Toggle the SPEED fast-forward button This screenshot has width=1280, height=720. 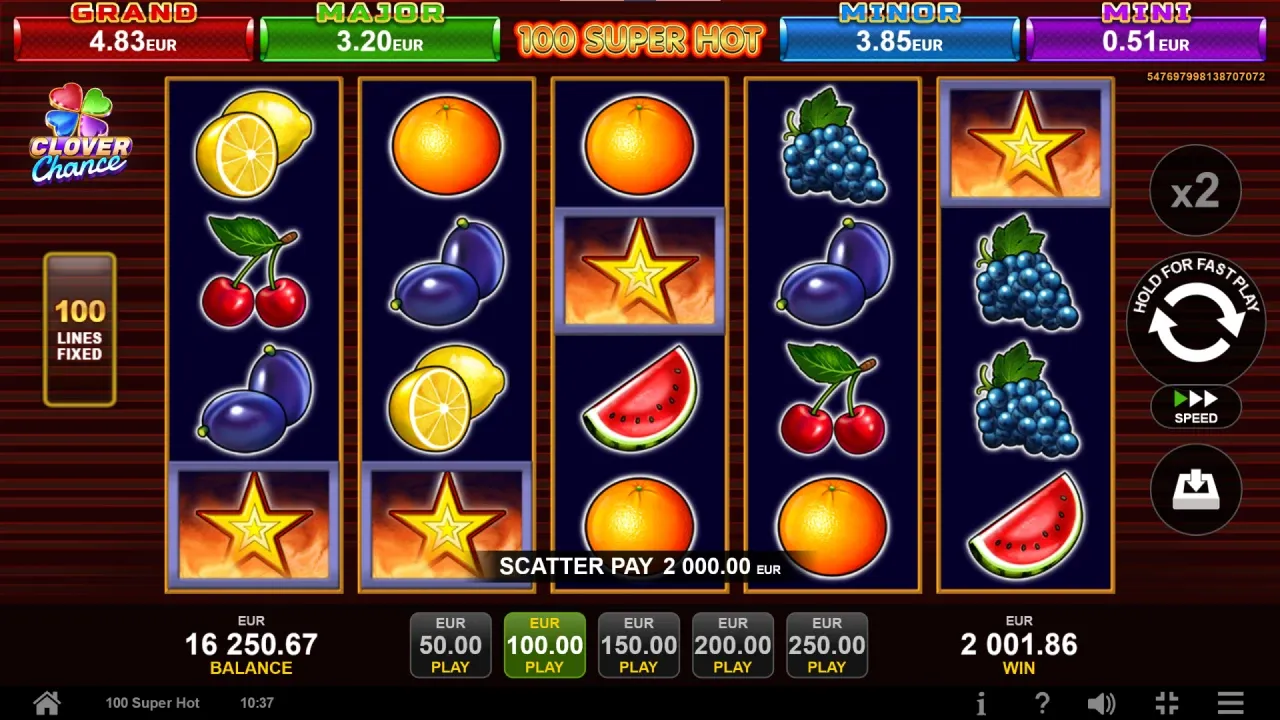1195,406
